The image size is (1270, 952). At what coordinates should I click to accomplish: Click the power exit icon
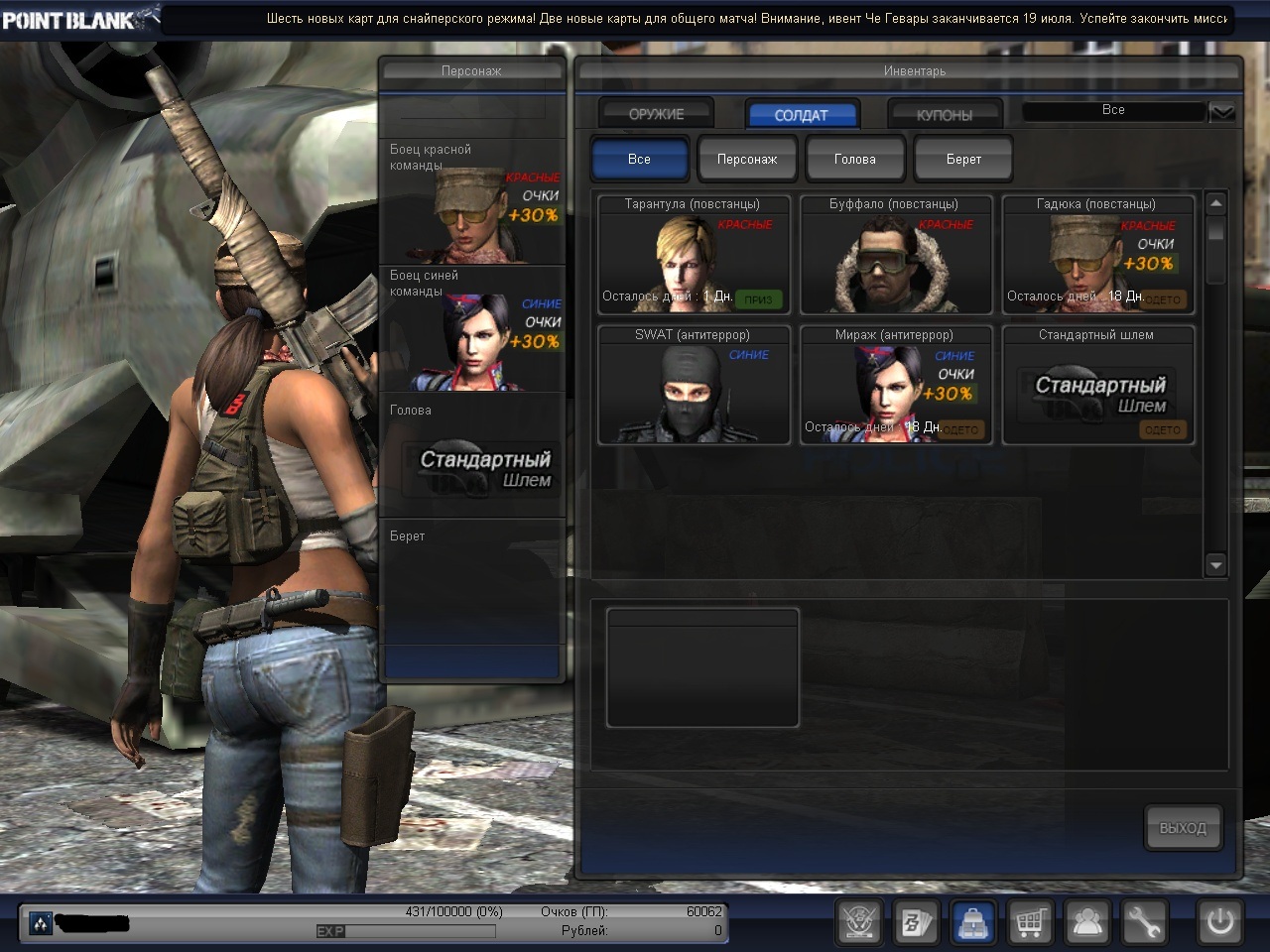click(1220, 923)
